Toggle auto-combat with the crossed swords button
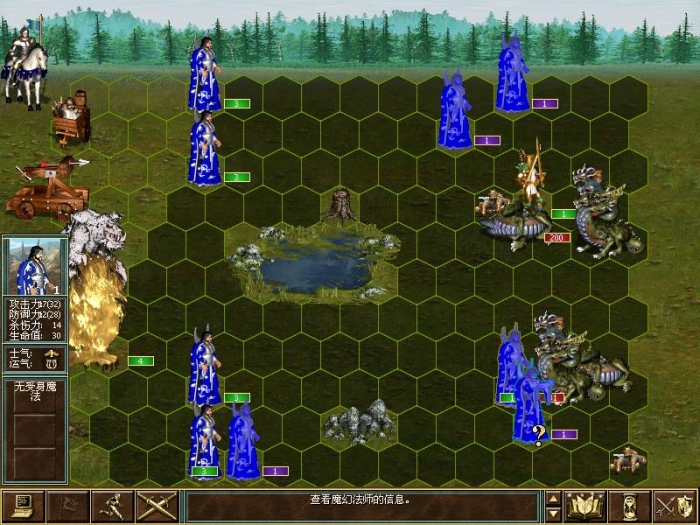This screenshot has width=700, height=525. pyautogui.click(x=157, y=506)
